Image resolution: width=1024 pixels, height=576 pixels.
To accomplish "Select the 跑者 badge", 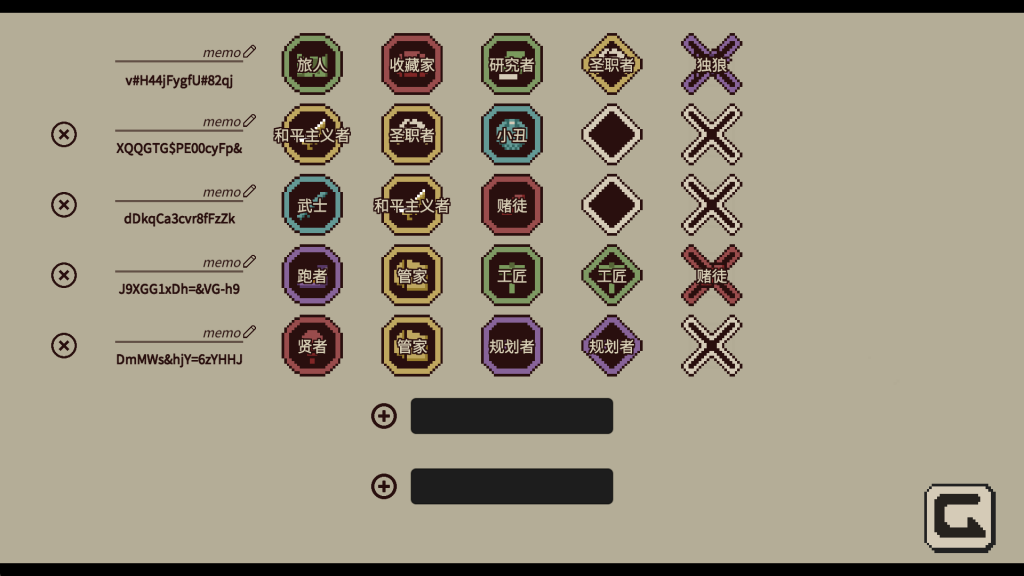I will click(x=312, y=275).
